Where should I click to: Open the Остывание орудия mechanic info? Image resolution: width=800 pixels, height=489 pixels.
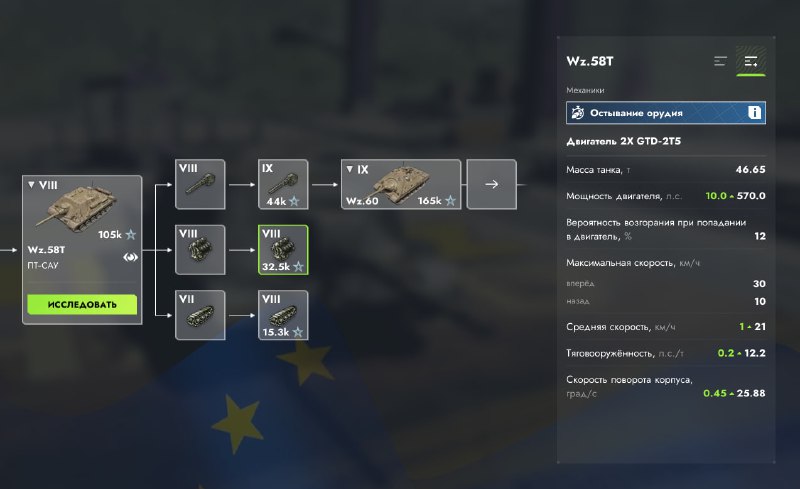click(754, 112)
